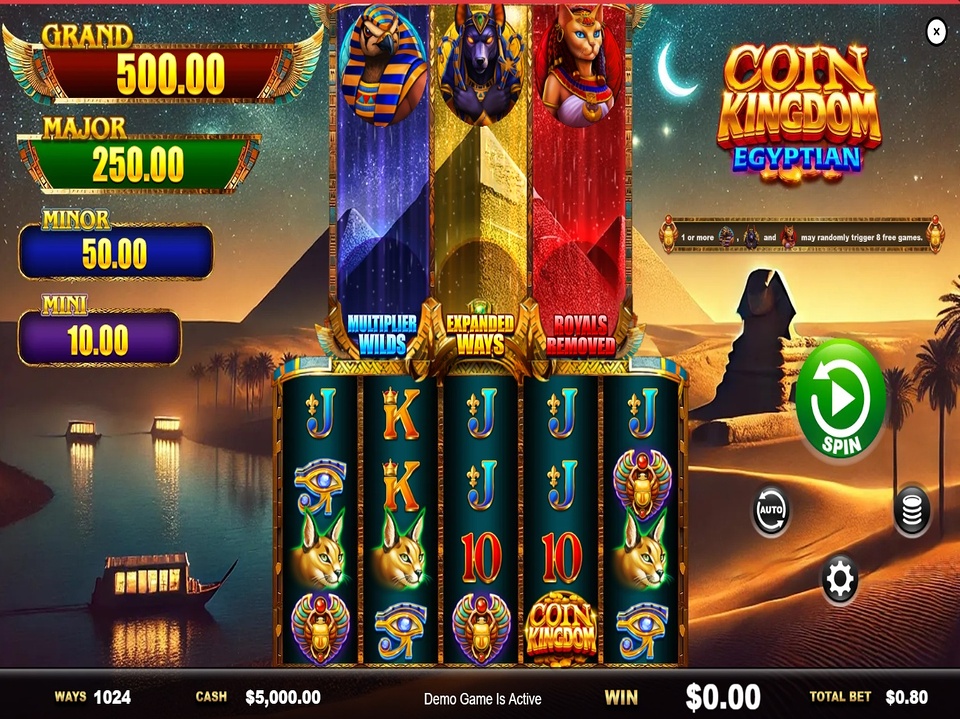This screenshot has width=960, height=719.
Task: Toggle the Auto spin button
Action: (x=771, y=511)
